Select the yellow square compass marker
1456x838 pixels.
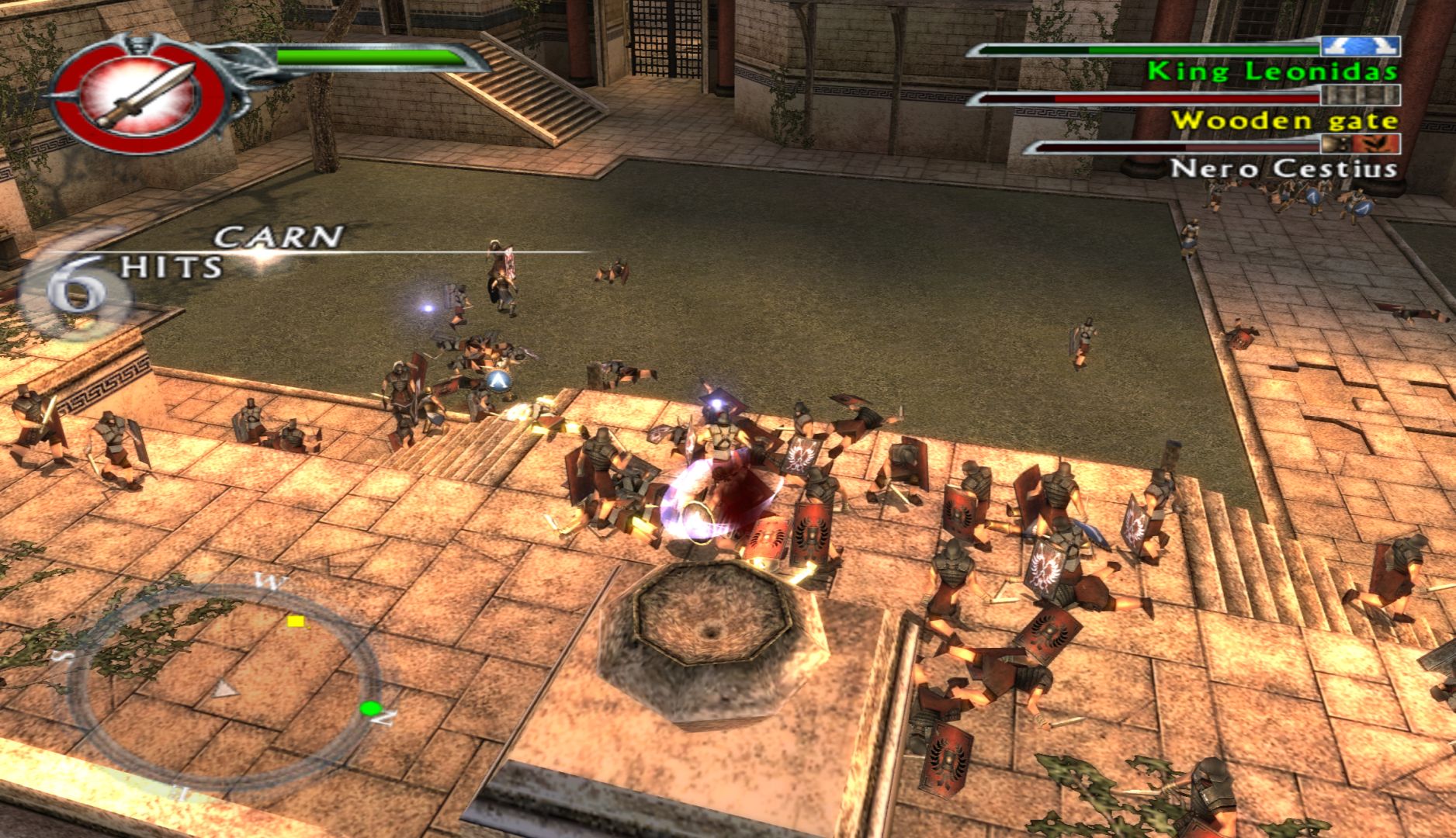click(296, 621)
